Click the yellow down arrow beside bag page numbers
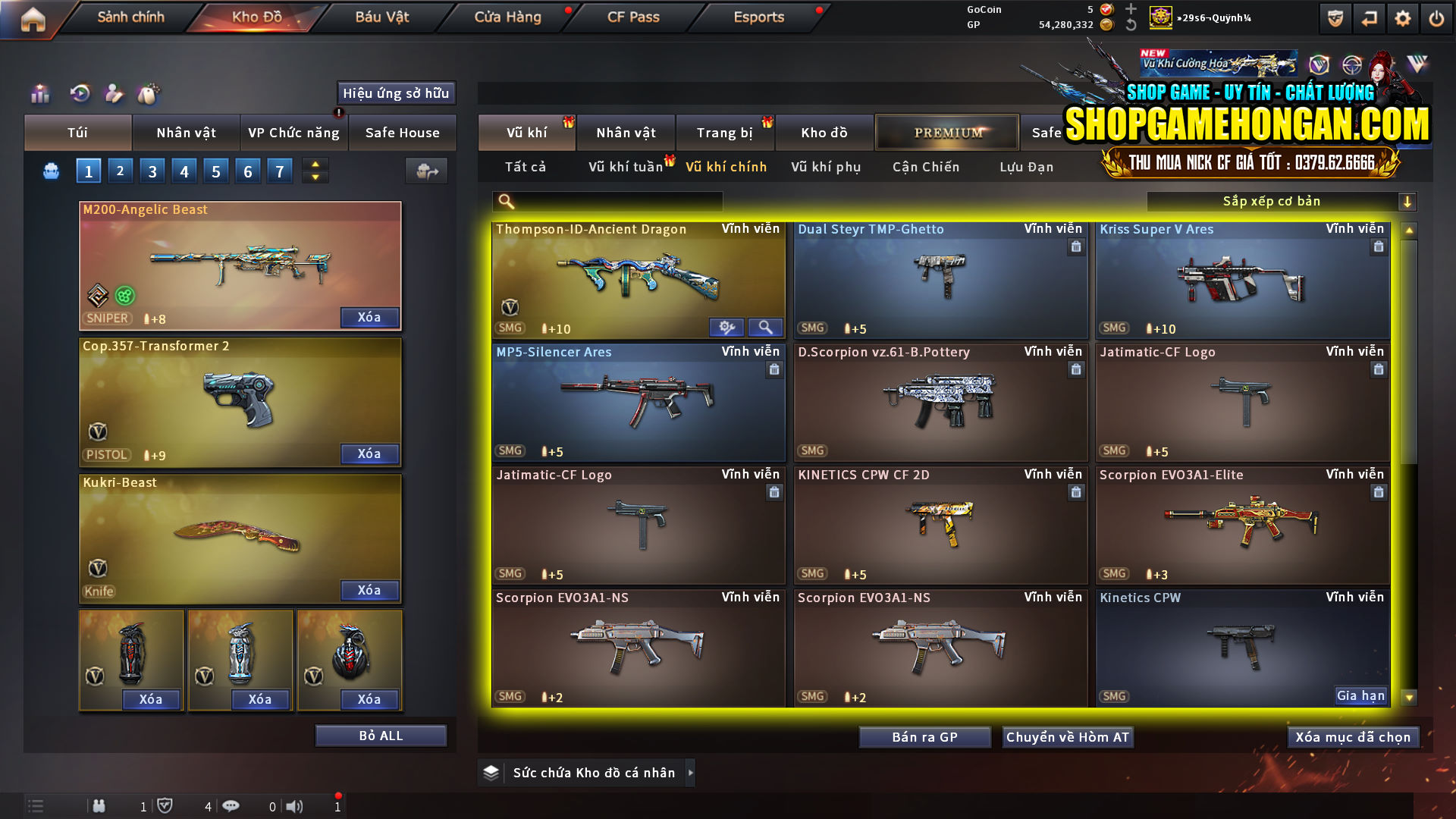Screen dimensions: 1456x819 coord(315,177)
